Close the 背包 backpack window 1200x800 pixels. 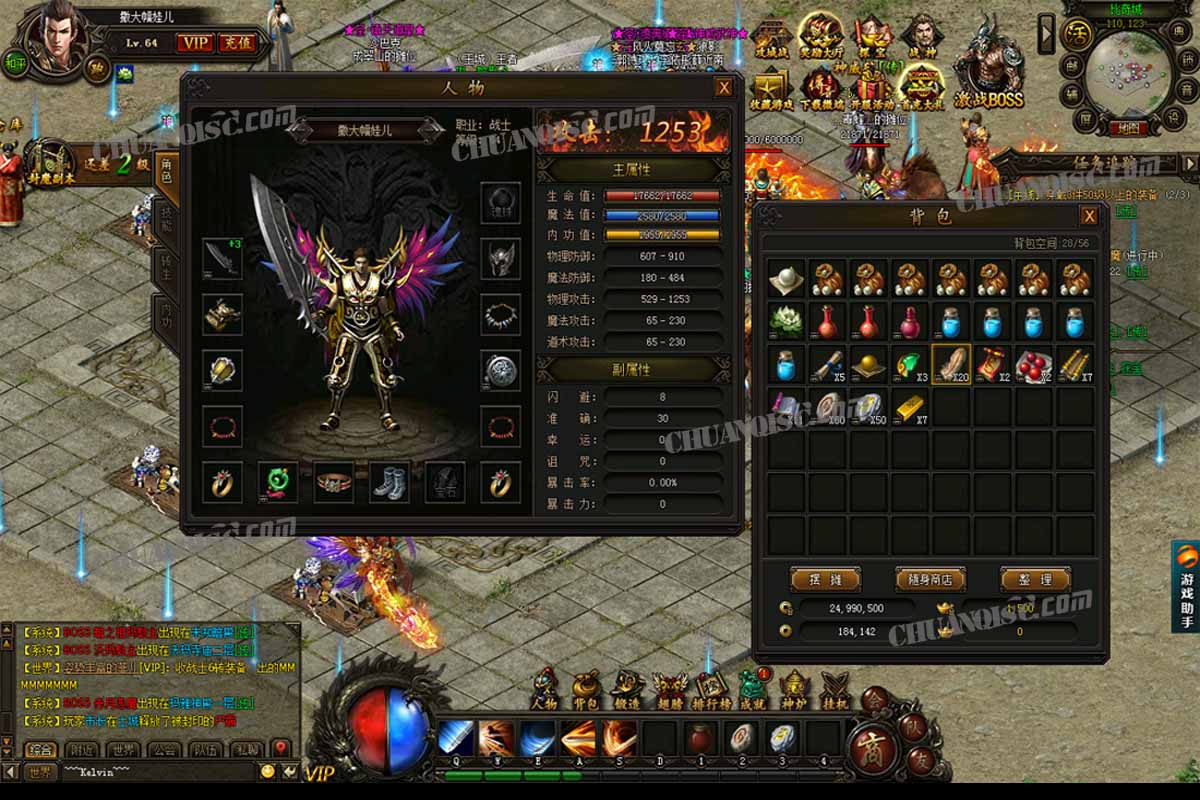(x=1089, y=216)
